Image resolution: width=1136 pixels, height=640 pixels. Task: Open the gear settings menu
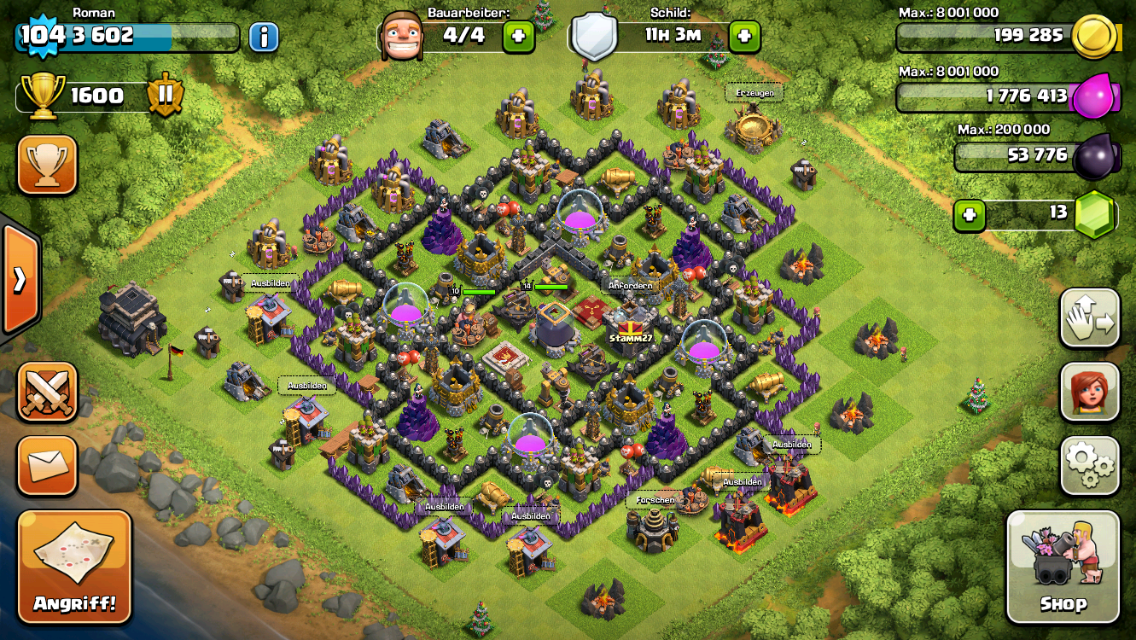click(1089, 465)
